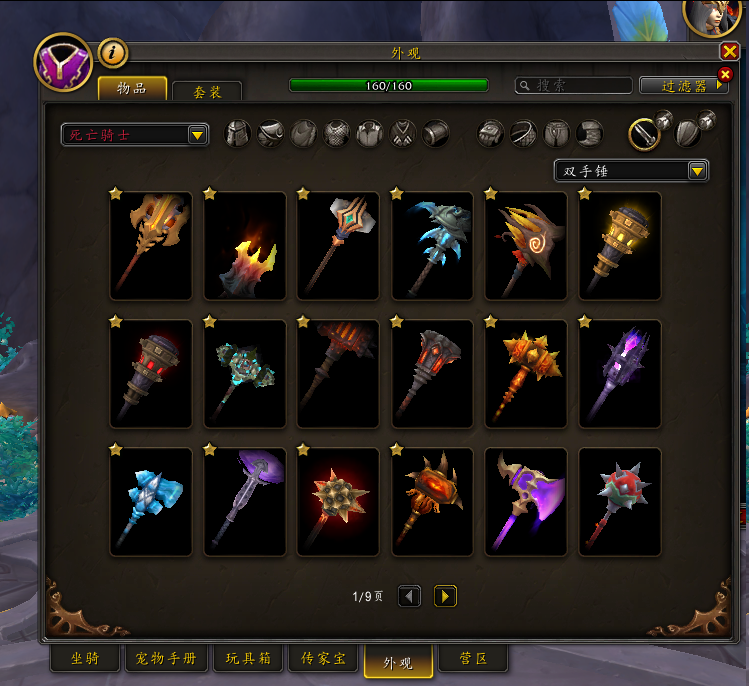Open the 传家宝 heirlooms tab
The height and width of the screenshot is (686, 749).
(323, 659)
